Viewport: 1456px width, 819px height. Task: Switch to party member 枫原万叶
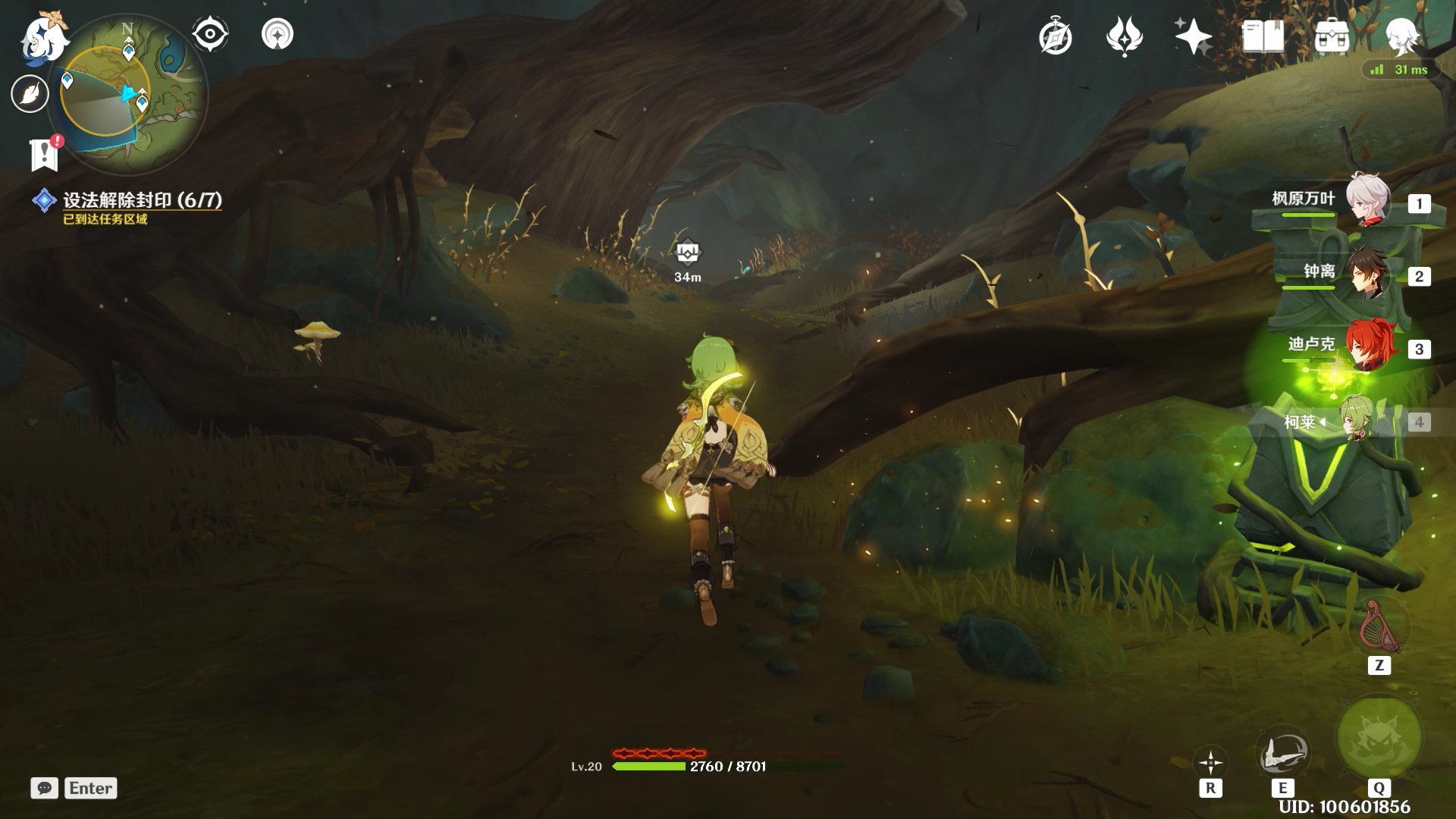point(1367,199)
